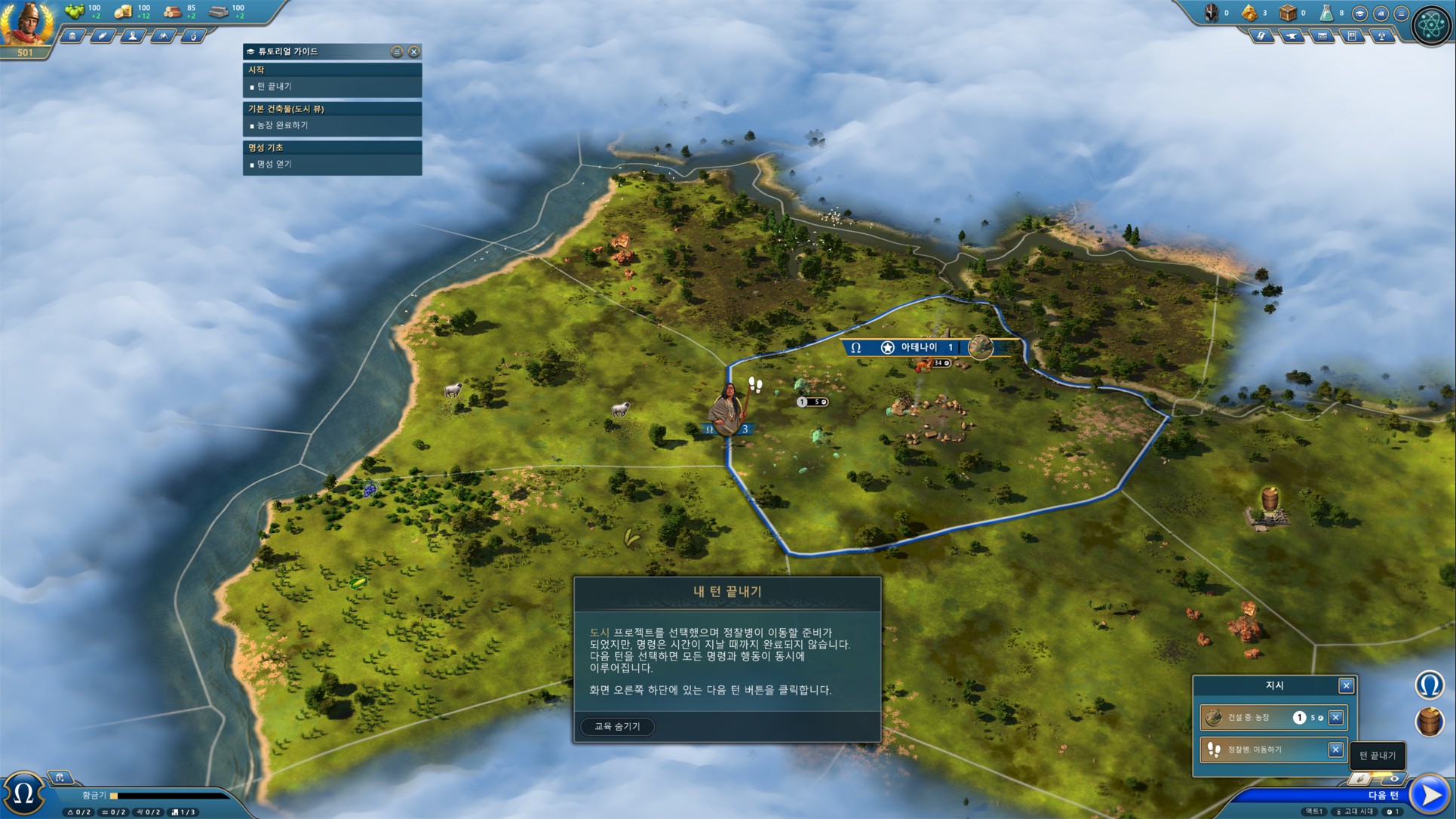The height and width of the screenshot is (819, 1456).
Task: Open the temple building toolbar button
Action: point(72,35)
